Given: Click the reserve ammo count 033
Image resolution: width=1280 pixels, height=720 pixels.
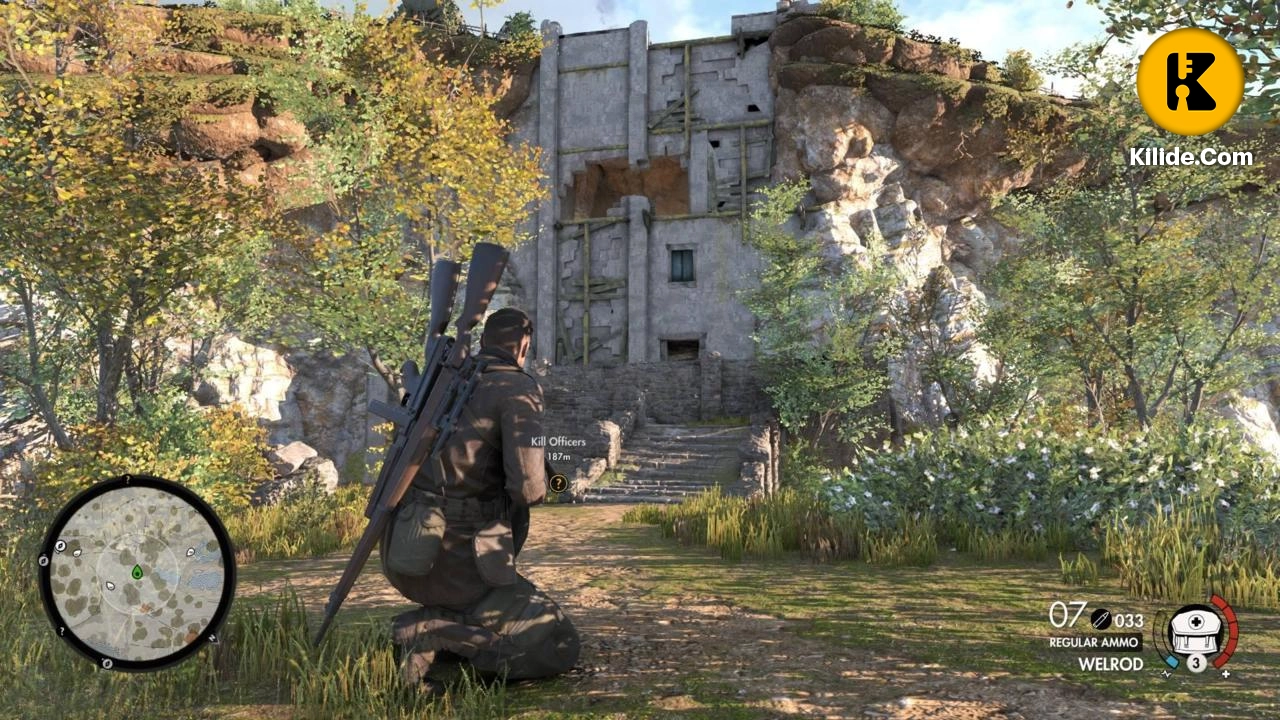Looking at the screenshot, I should [x=1130, y=619].
